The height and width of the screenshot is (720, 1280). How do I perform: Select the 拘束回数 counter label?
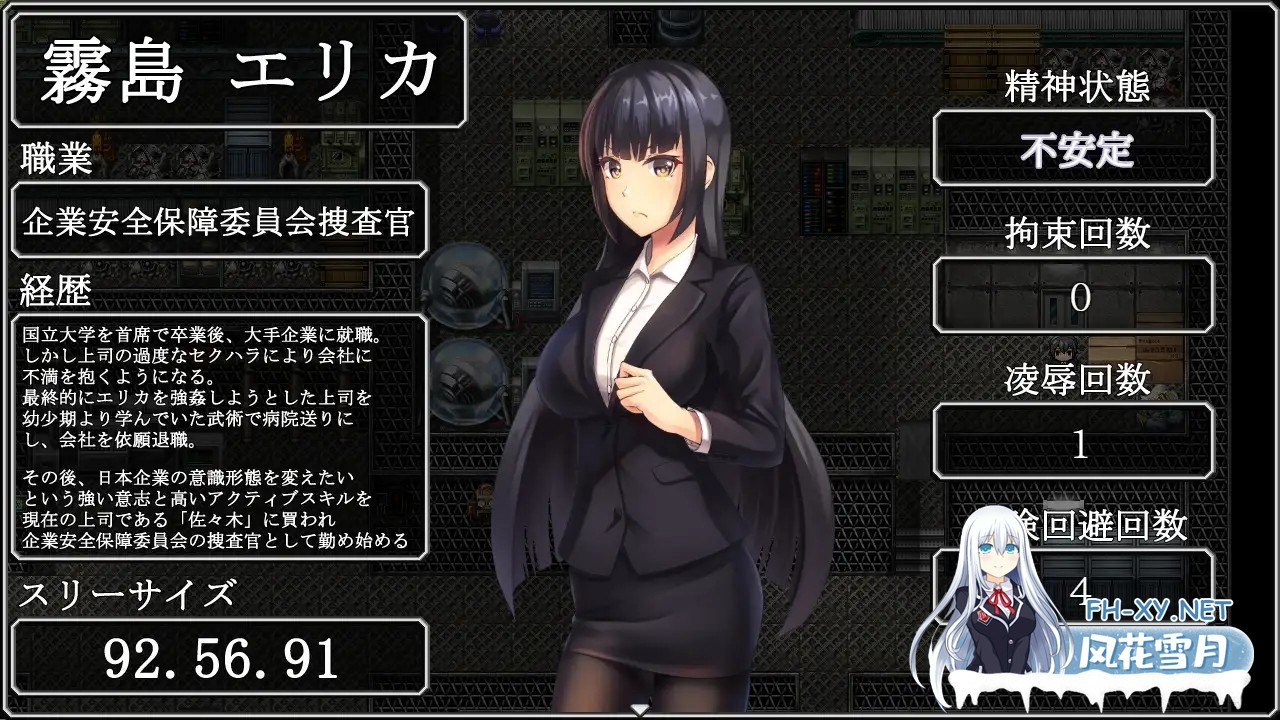pyautogui.click(x=1078, y=232)
